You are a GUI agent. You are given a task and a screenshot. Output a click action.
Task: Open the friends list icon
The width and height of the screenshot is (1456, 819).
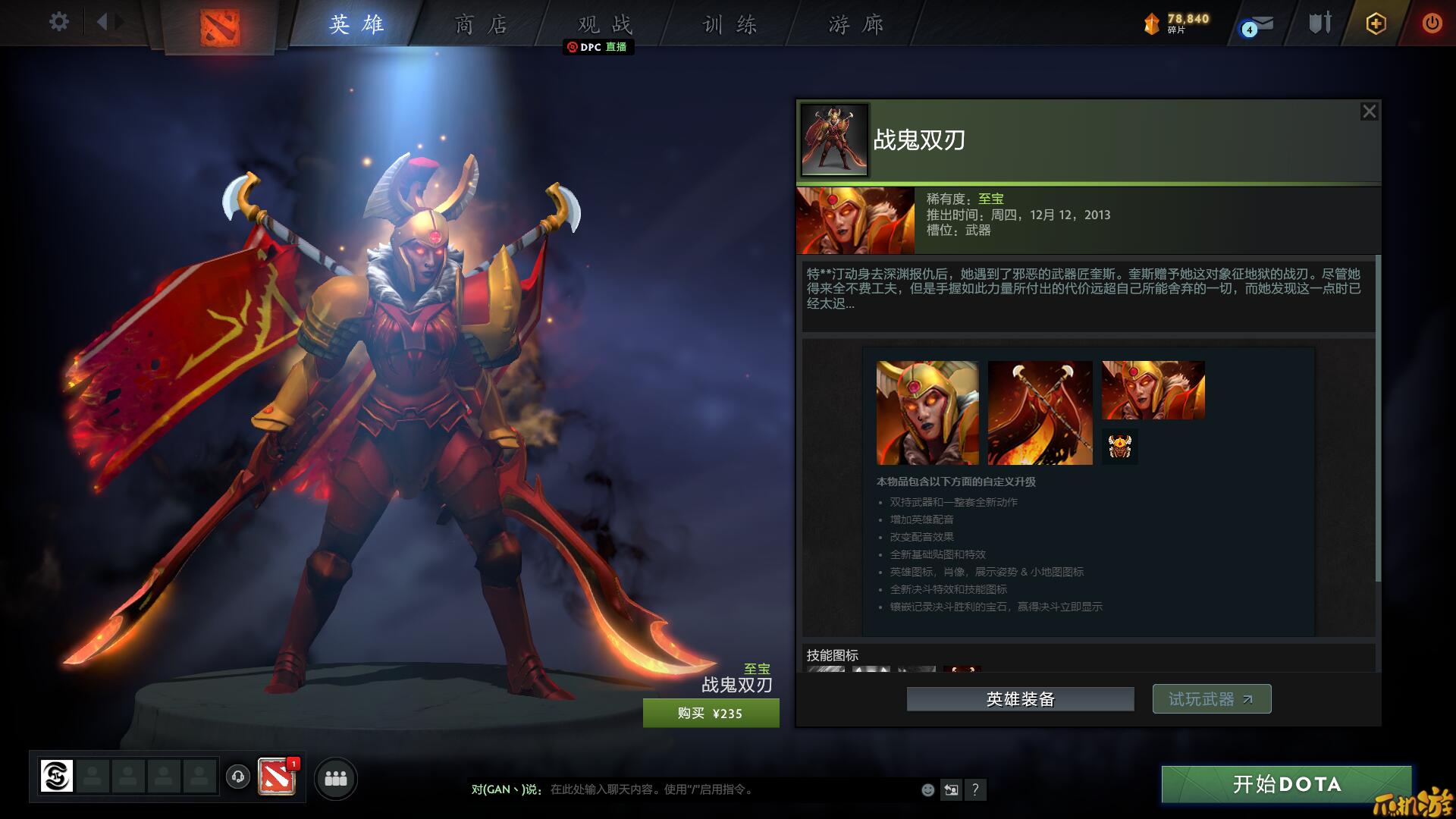(x=336, y=779)
